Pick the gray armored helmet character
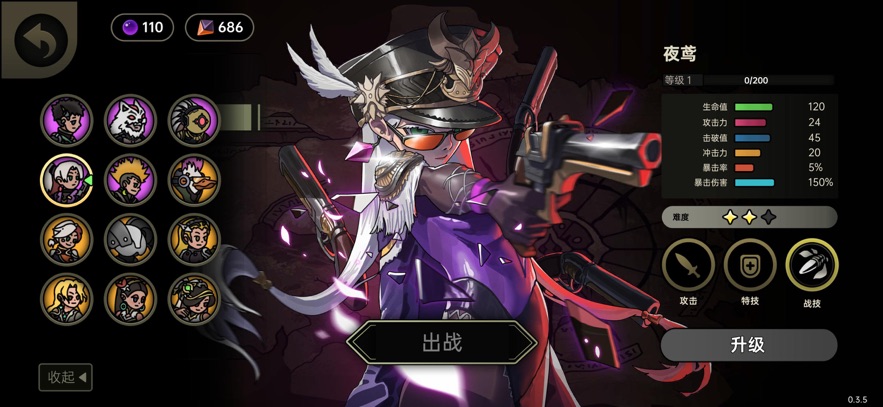This screenshot has height=407, width=883. tap(130, 239)
